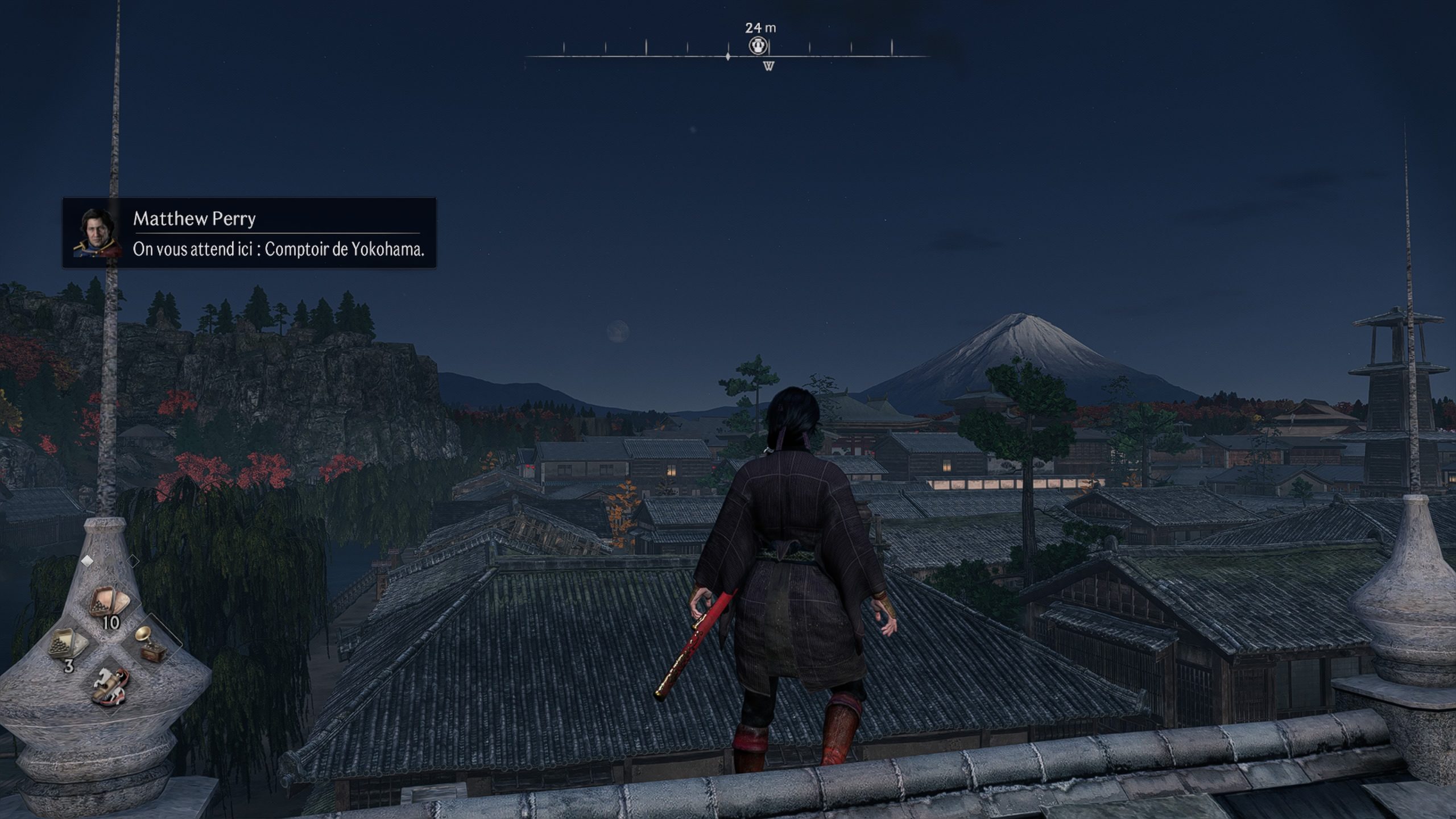Click Matthew Perry's portrait in the notification
The height and width of the screenshot is (819, 1456).
pos(97,232)
